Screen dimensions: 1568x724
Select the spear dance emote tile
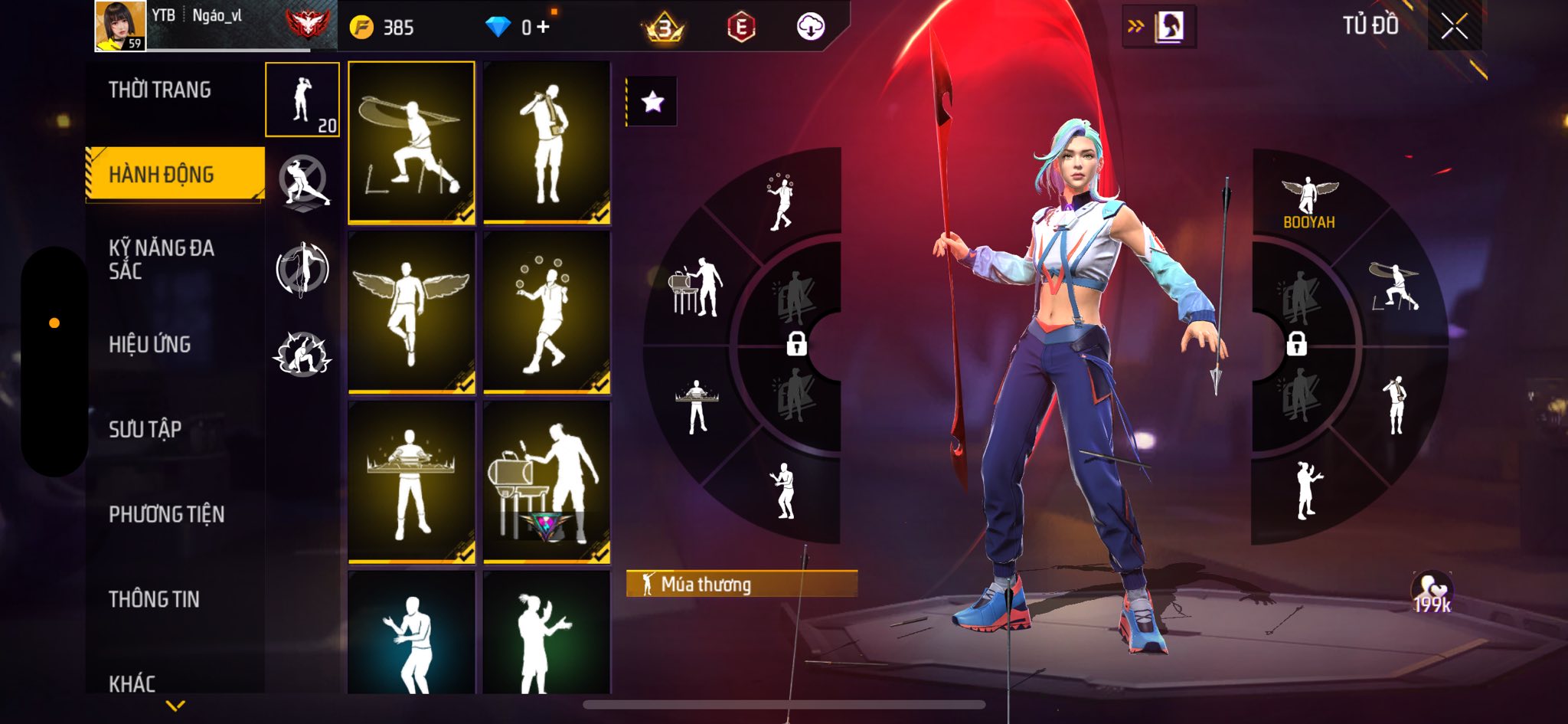pyautogui.click(x=411, y=143)
